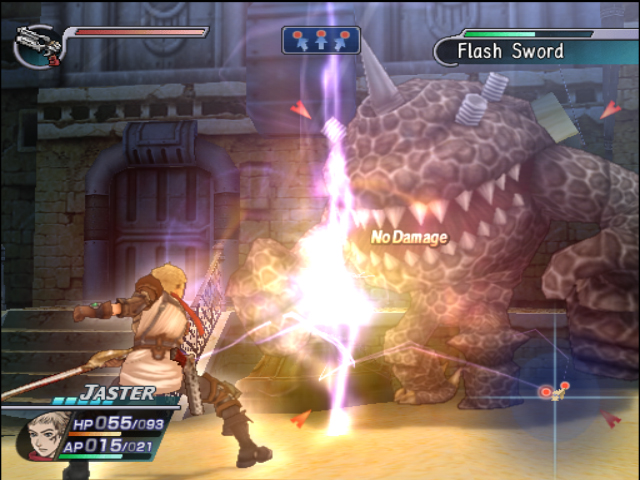Select the Jaster name banner
Image resolution: width=640 pixels, height=480 pixels.
118,393
